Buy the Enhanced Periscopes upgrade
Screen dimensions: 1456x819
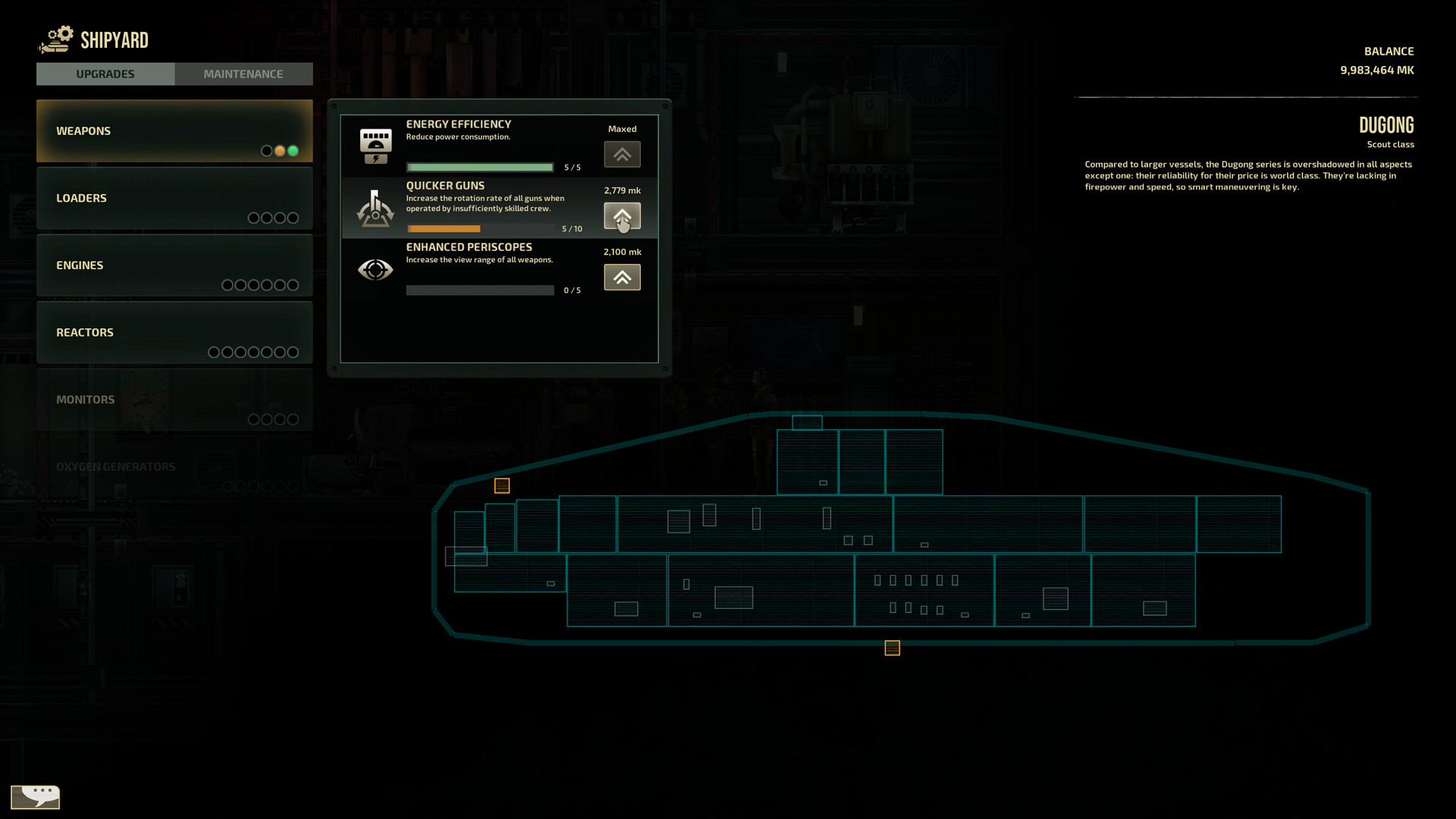(622, 277)
